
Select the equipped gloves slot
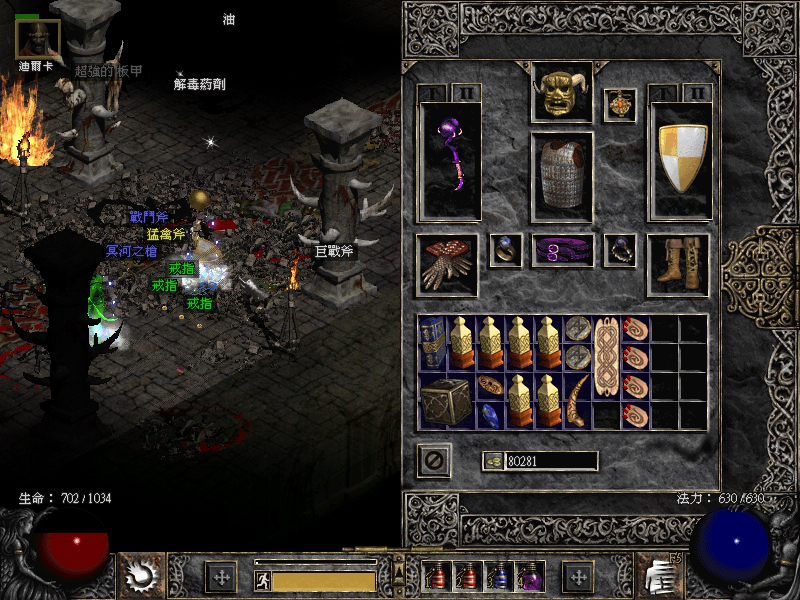(447, 264)
